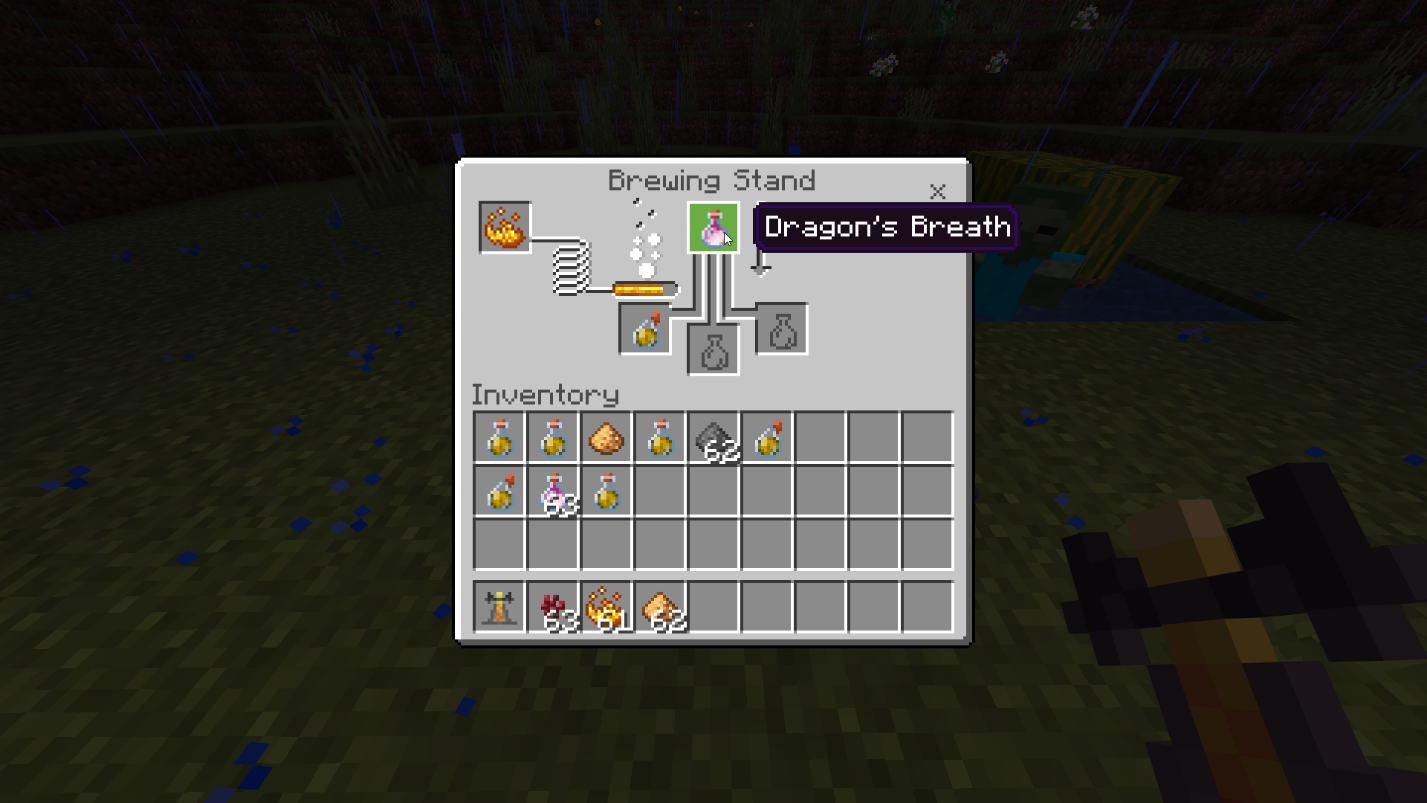Image resolution: width=1427 pixels, height=803 pixels.
Task: Pick up Dragon's Breath from ingredient slot
Action: coord(713,228)
